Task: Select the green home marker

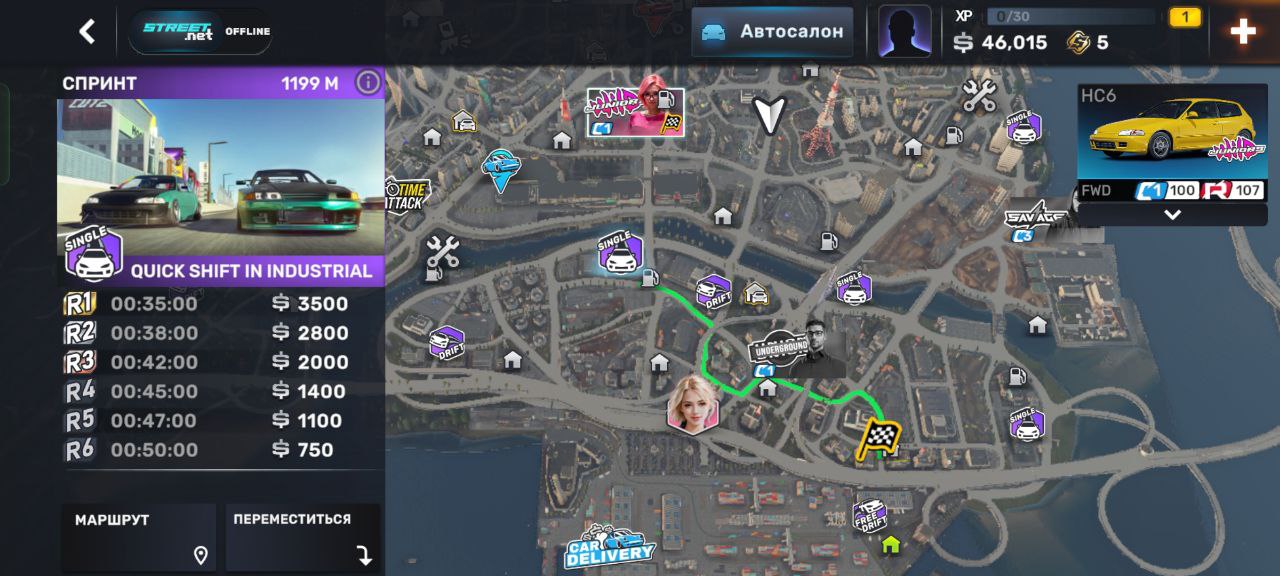Action: (890, 546)
